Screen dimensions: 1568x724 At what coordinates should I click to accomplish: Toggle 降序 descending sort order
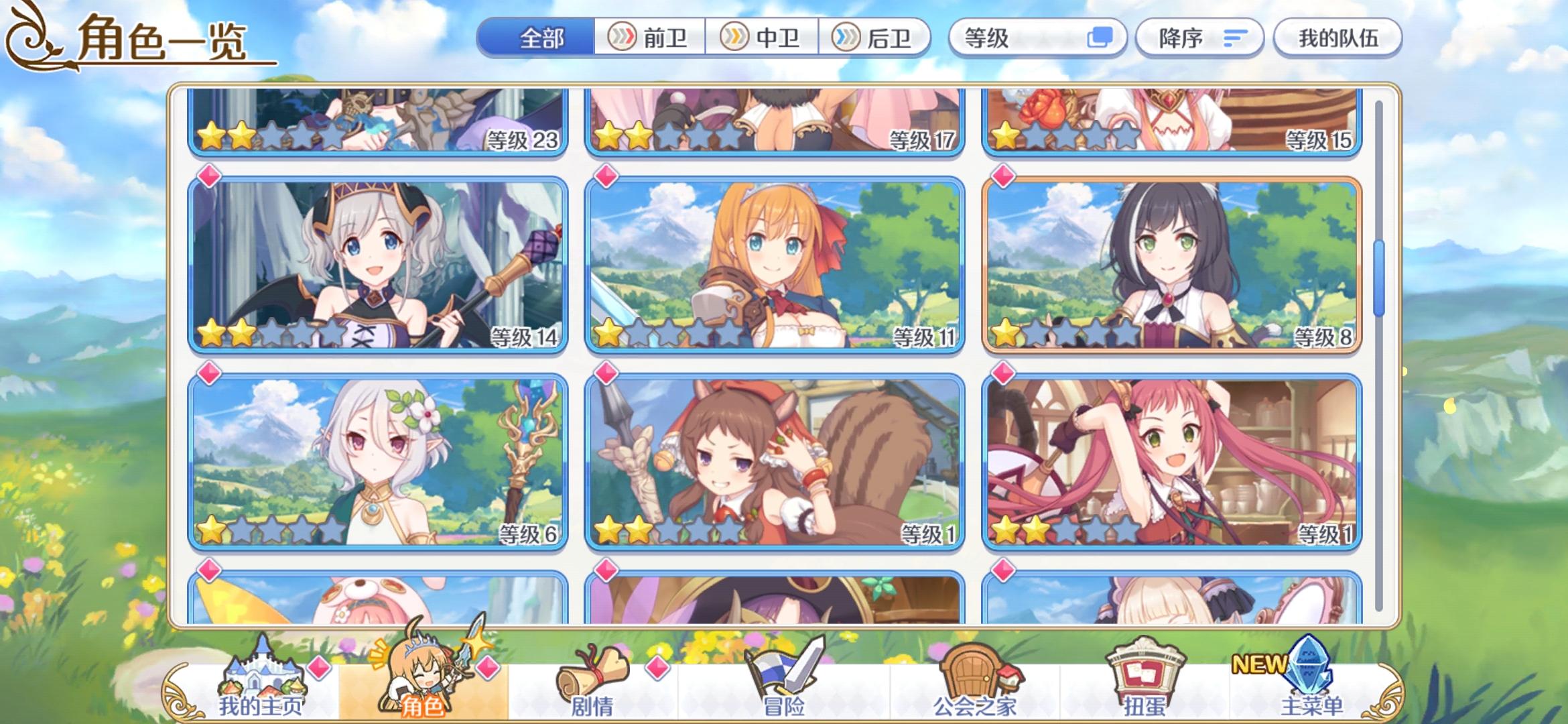pyautogui.click(x=1199, y=38)
